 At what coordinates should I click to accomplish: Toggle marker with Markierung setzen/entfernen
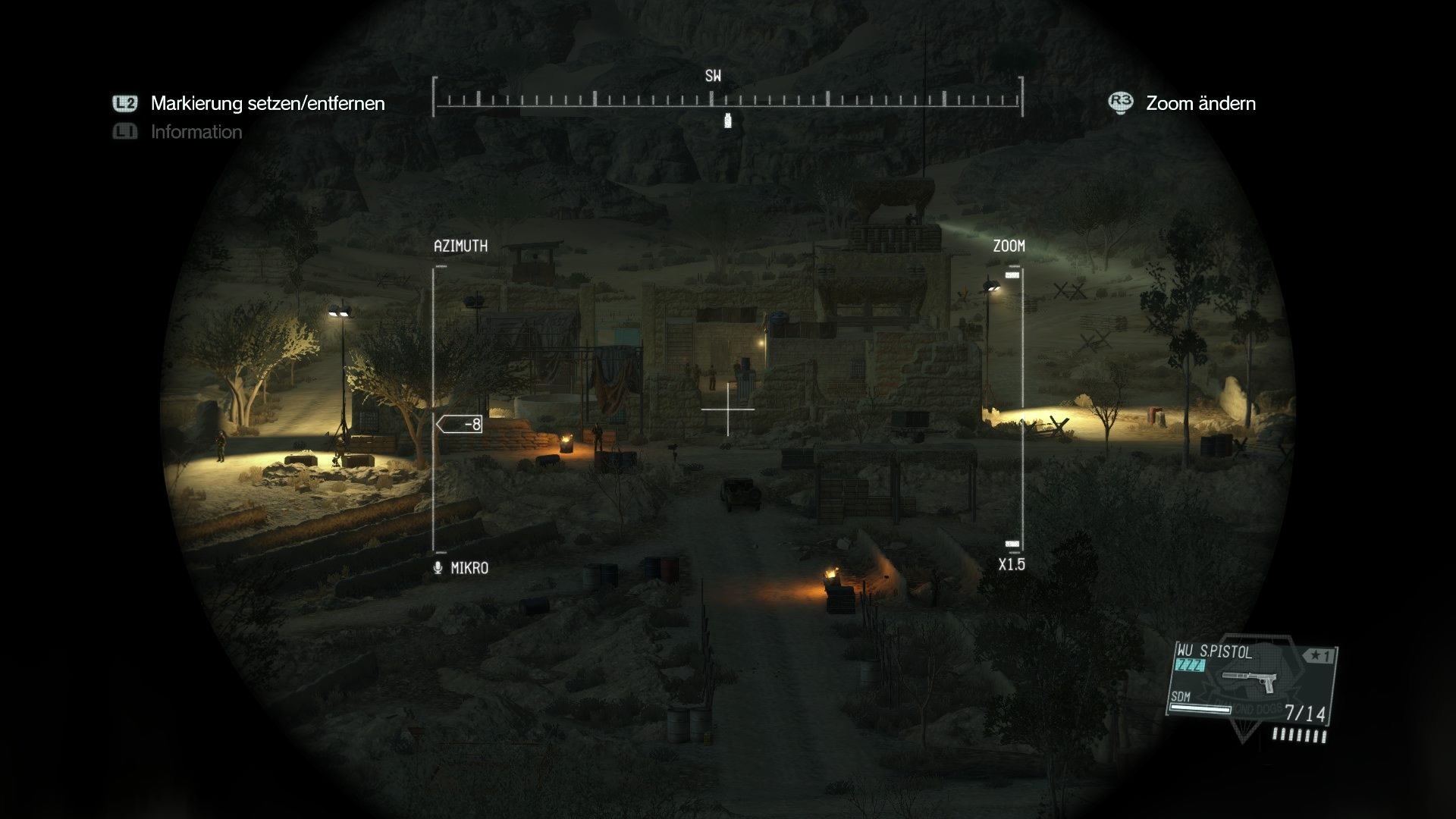tap(267, 103)
